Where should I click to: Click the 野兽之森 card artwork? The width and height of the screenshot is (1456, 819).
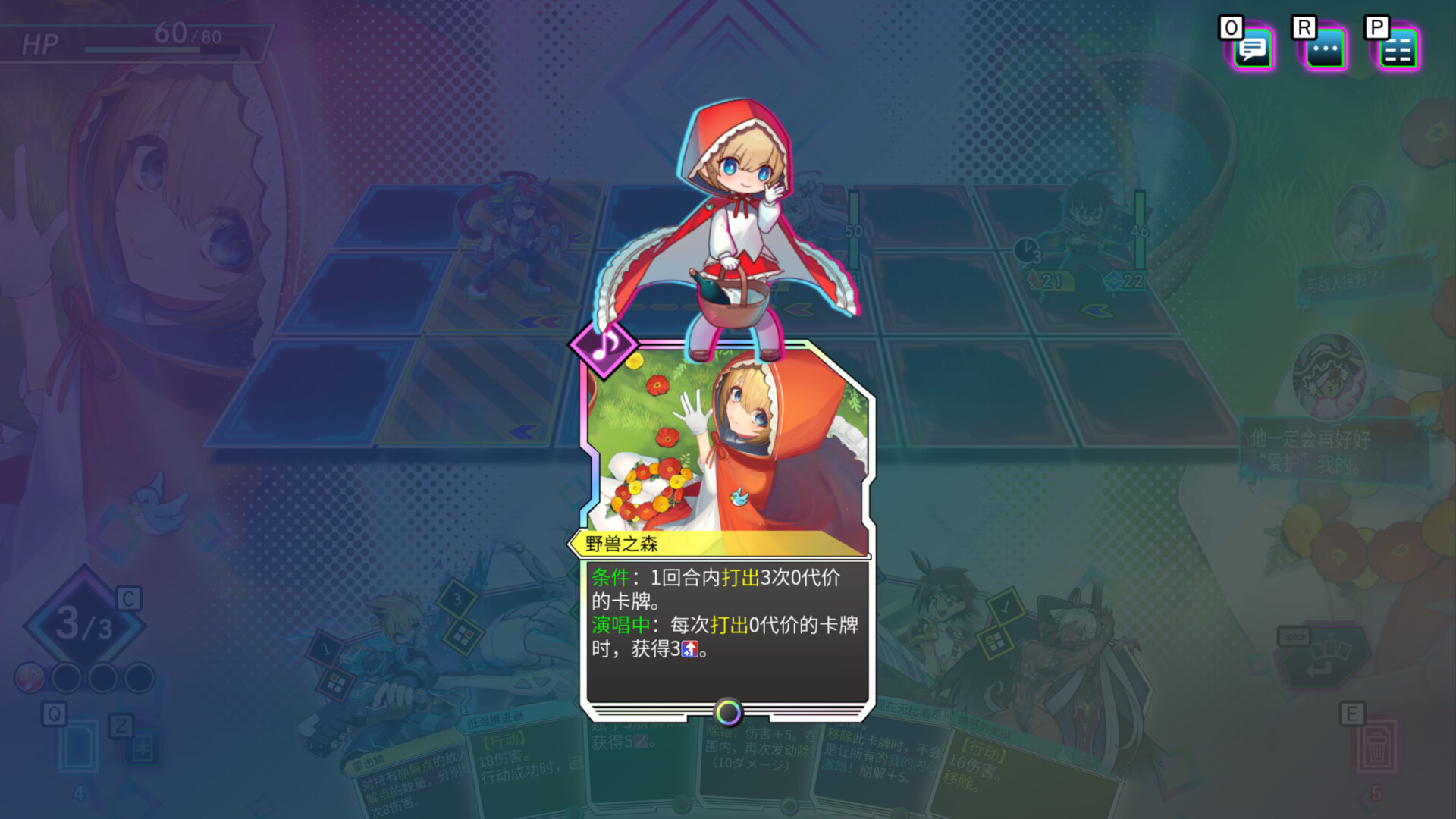728,440
